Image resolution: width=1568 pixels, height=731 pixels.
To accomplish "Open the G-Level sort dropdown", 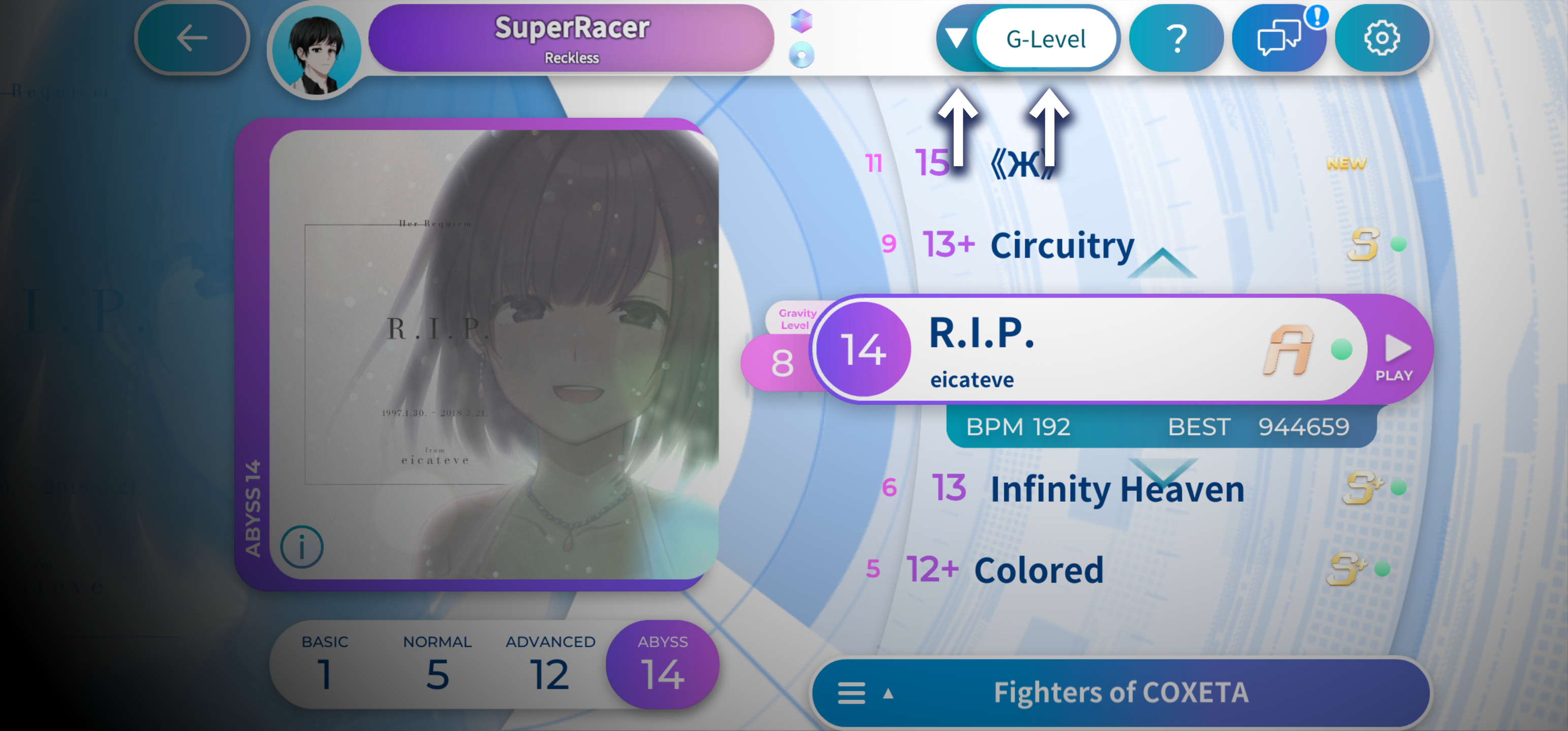I will tap(1045, 40).
